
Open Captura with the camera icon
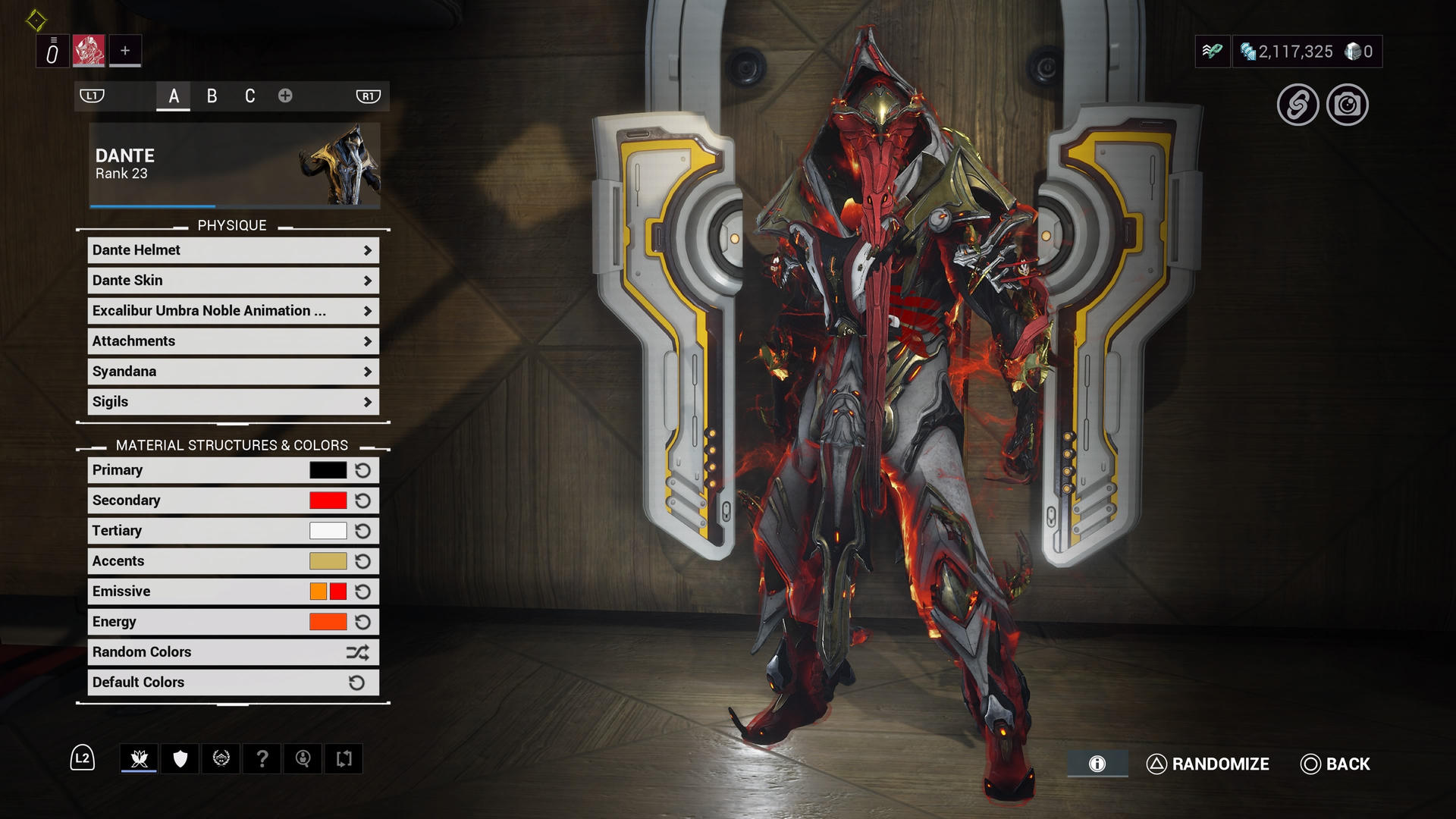click(1348, 106)
